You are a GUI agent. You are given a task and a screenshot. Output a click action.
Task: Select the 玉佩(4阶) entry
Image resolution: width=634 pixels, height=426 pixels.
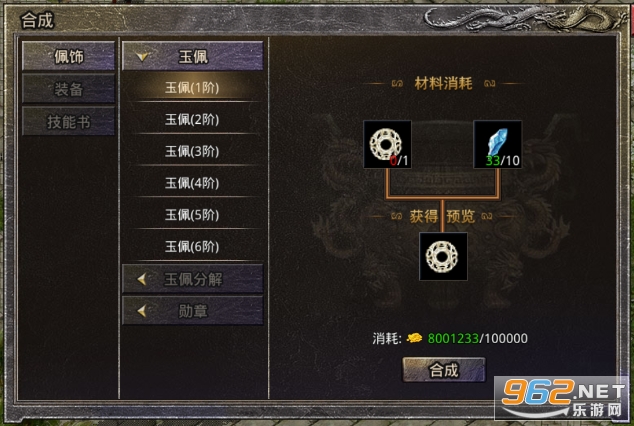coord(192,183)
